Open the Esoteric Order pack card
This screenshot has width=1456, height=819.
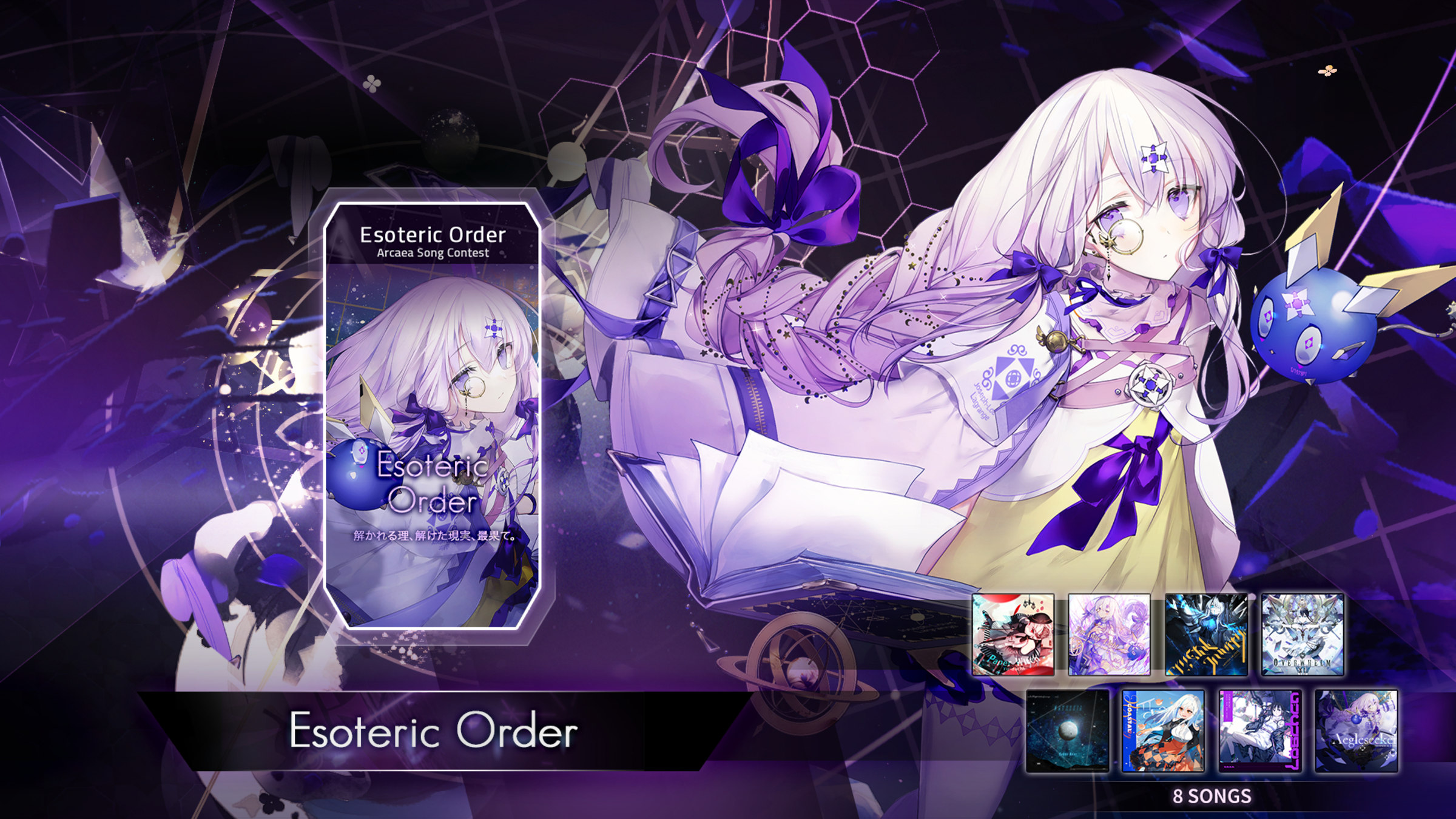(x=437, y=400)
